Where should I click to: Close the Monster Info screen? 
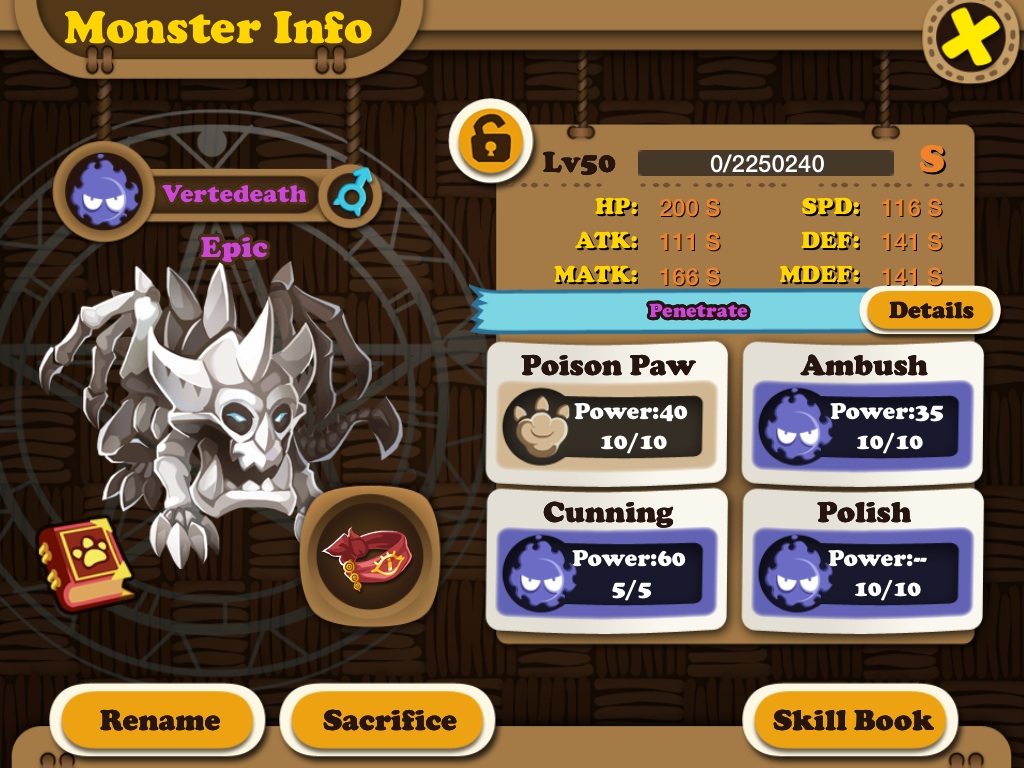[x=971, y=38]
